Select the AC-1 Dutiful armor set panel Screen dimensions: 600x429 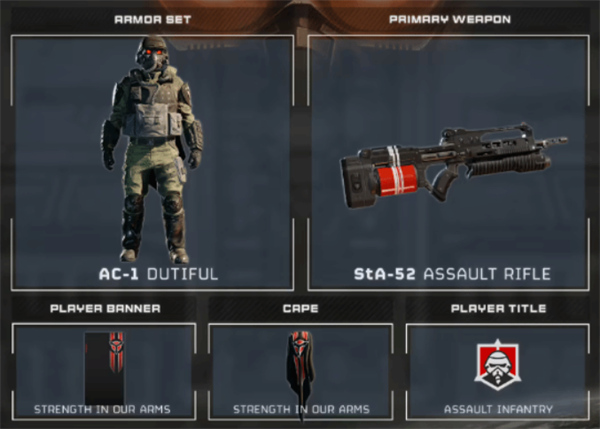[x=152, y=163]
